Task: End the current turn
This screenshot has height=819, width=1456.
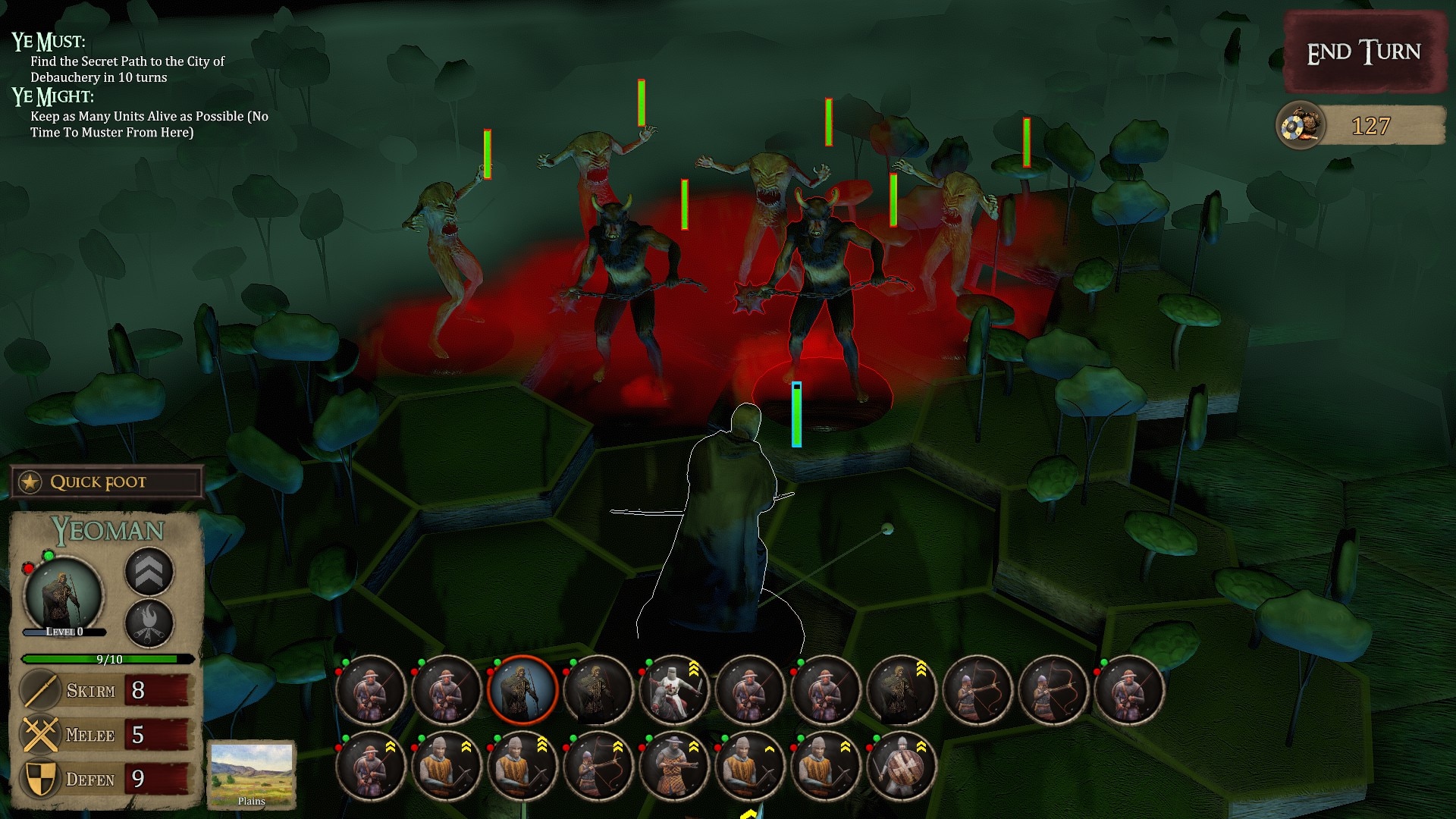Action: (1363, 52)
